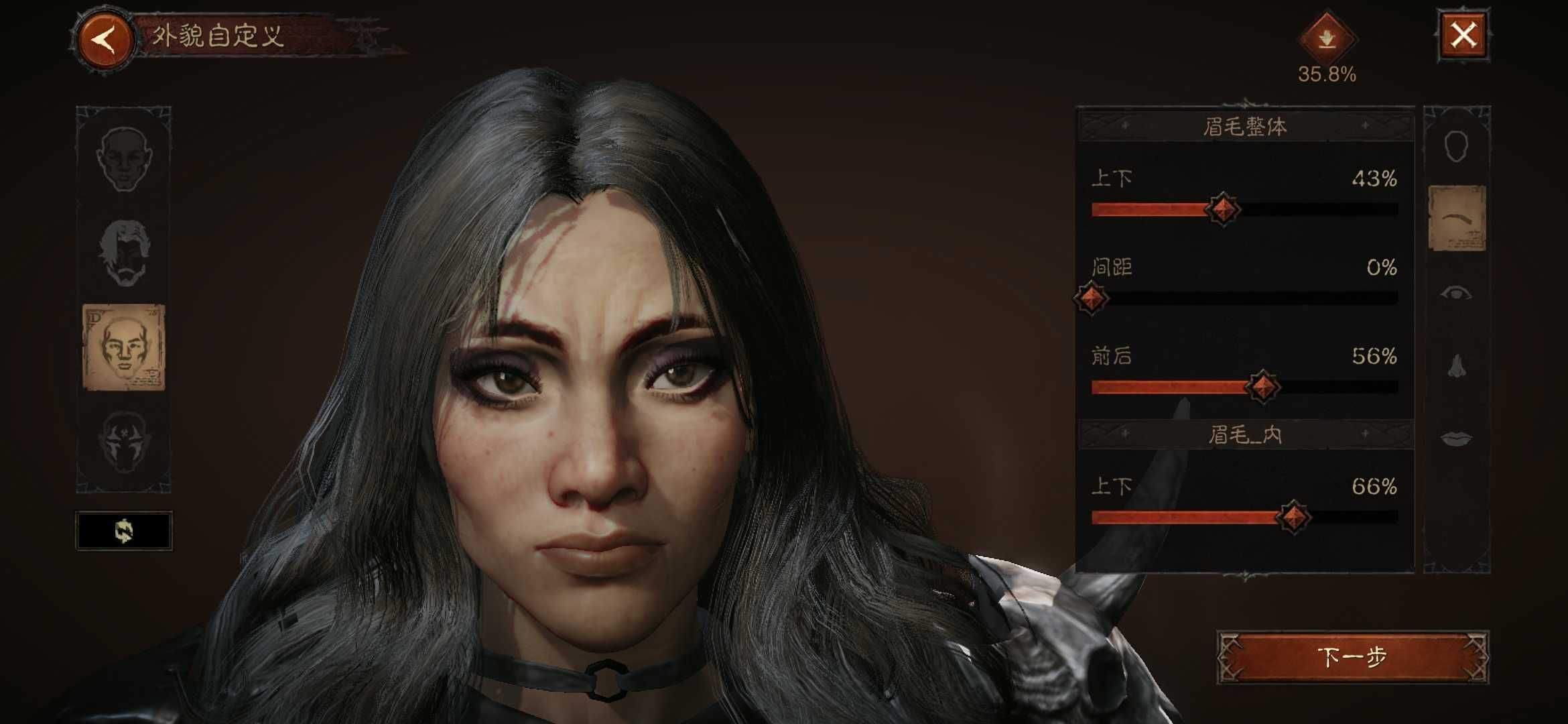The height and width of the screenshot is (724, 1568).
Task: Choose the nose sub-tab
Action: click(x=1456, y=366)
